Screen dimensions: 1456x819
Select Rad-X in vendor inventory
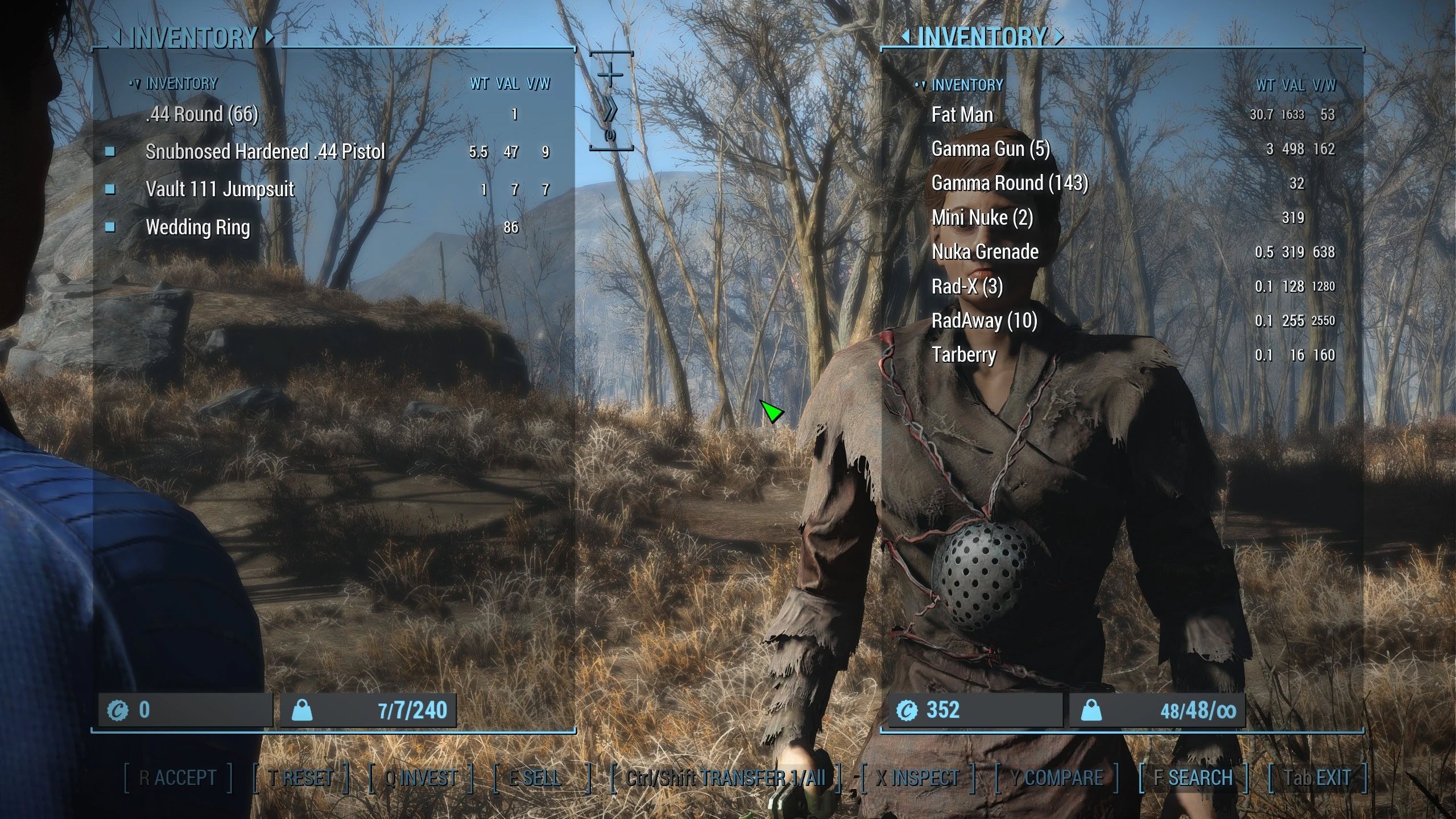pos(967,286)
